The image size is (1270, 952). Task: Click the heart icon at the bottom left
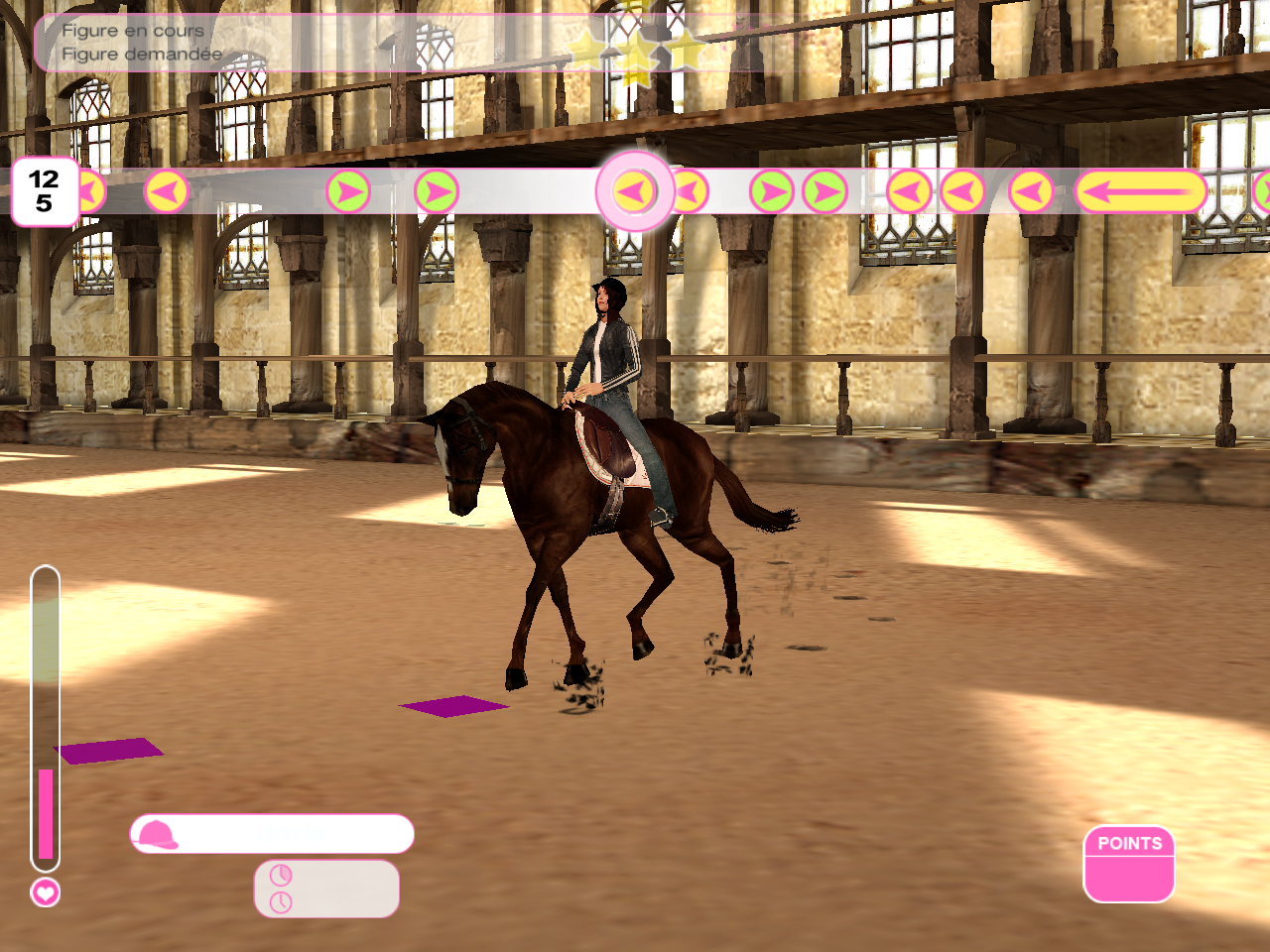pos(44,893)
